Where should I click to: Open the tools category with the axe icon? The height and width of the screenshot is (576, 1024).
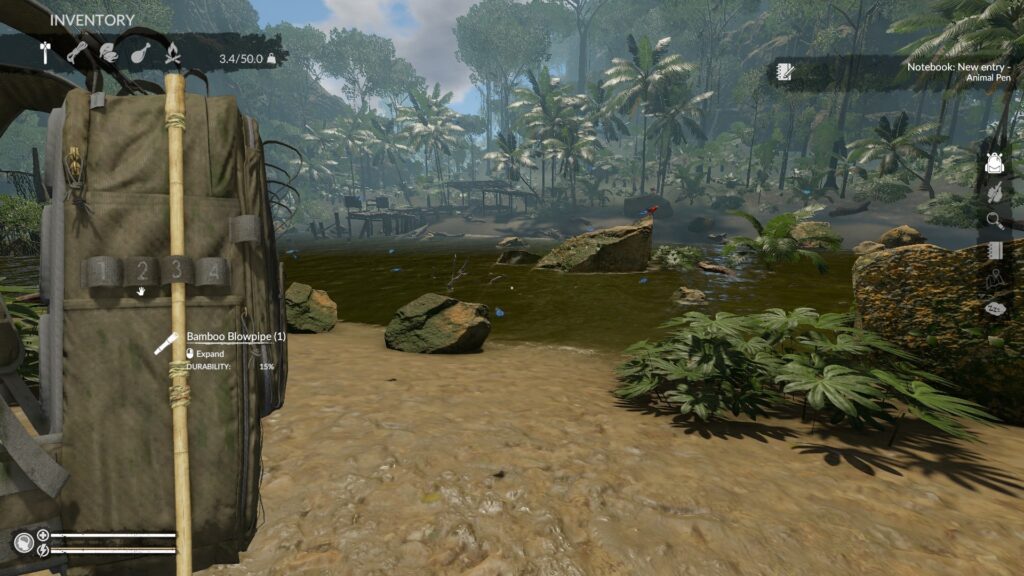(45, 53)
